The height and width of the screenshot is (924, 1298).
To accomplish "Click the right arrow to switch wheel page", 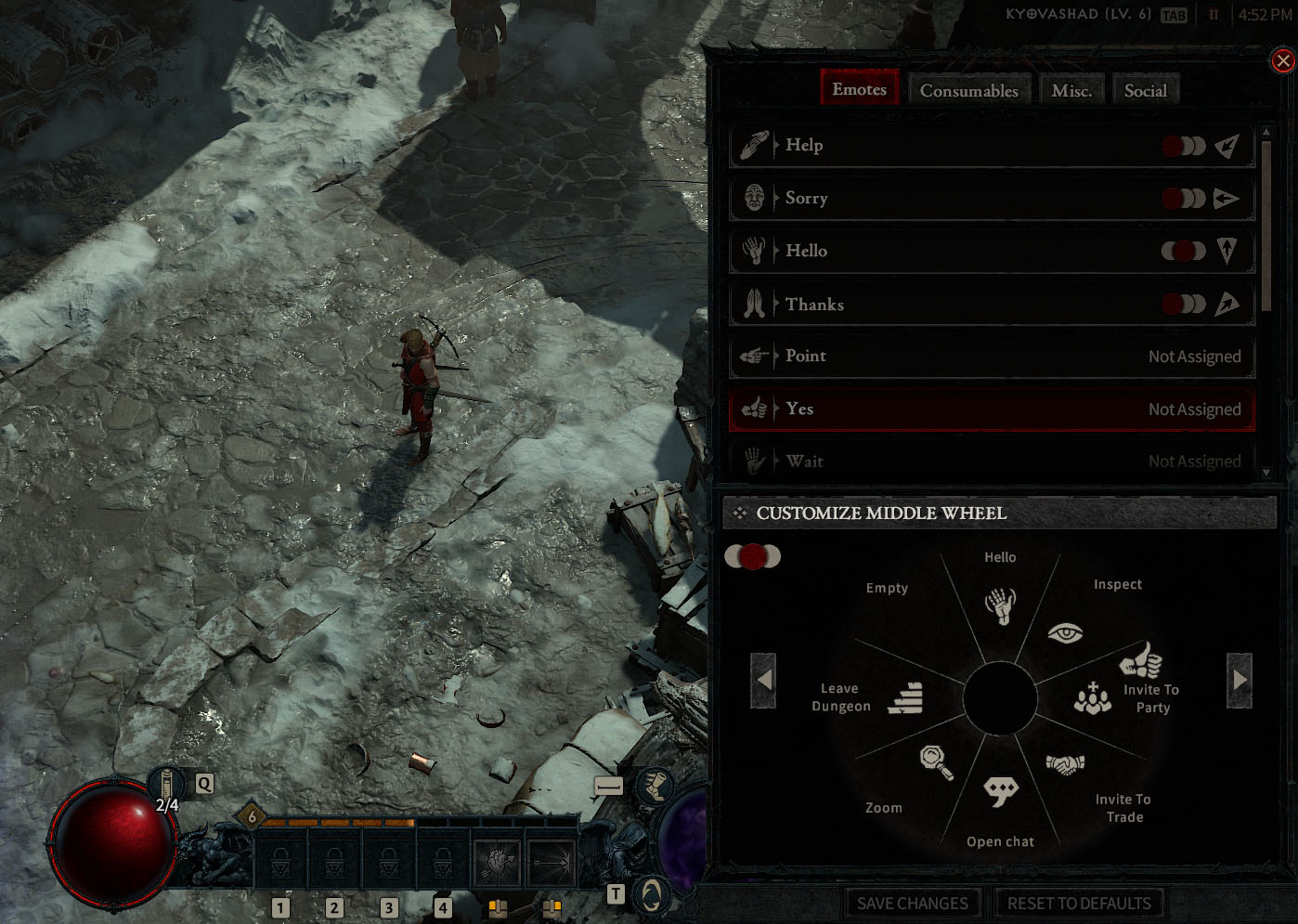I will tap(1240, 679).
